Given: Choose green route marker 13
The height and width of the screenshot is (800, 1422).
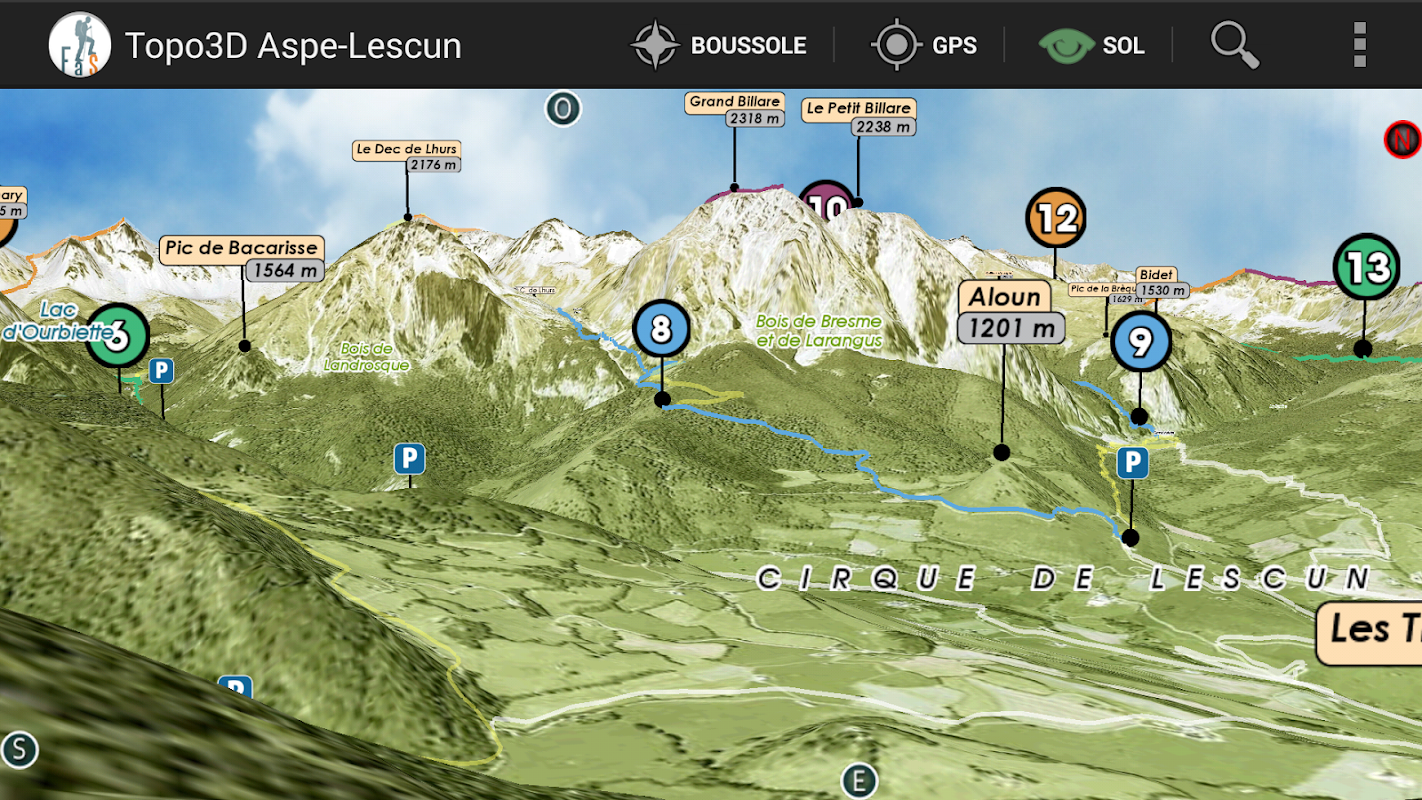Looking at the screenshot, I should click(1366, 267).
